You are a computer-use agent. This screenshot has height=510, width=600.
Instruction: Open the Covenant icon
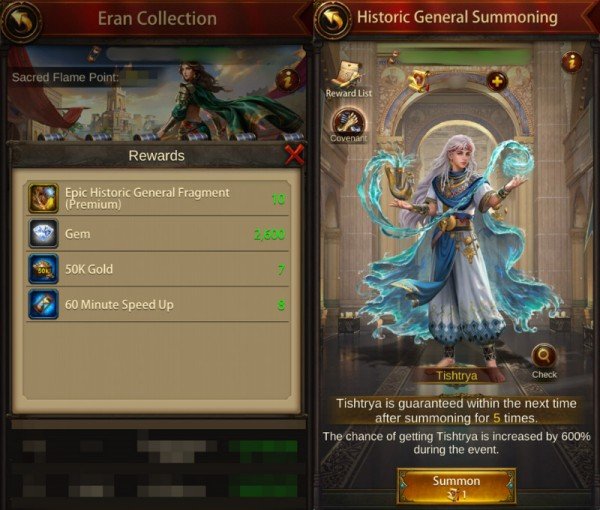point(348,124)
